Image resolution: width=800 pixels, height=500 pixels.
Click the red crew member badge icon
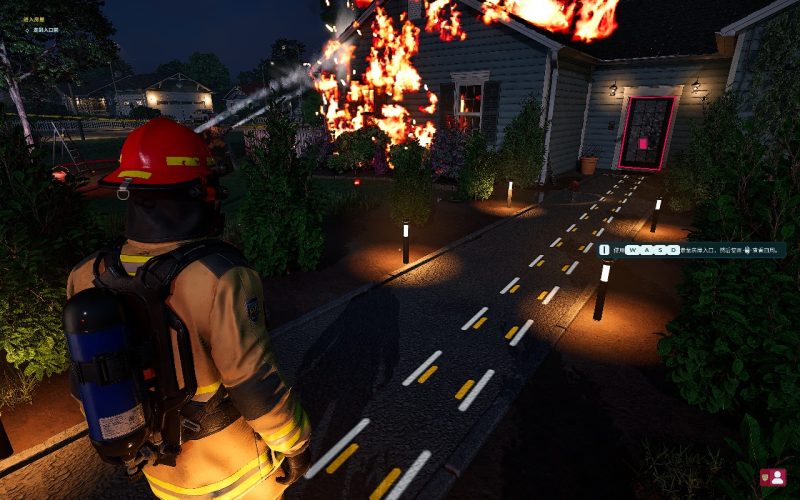click(x=772, y=478)
